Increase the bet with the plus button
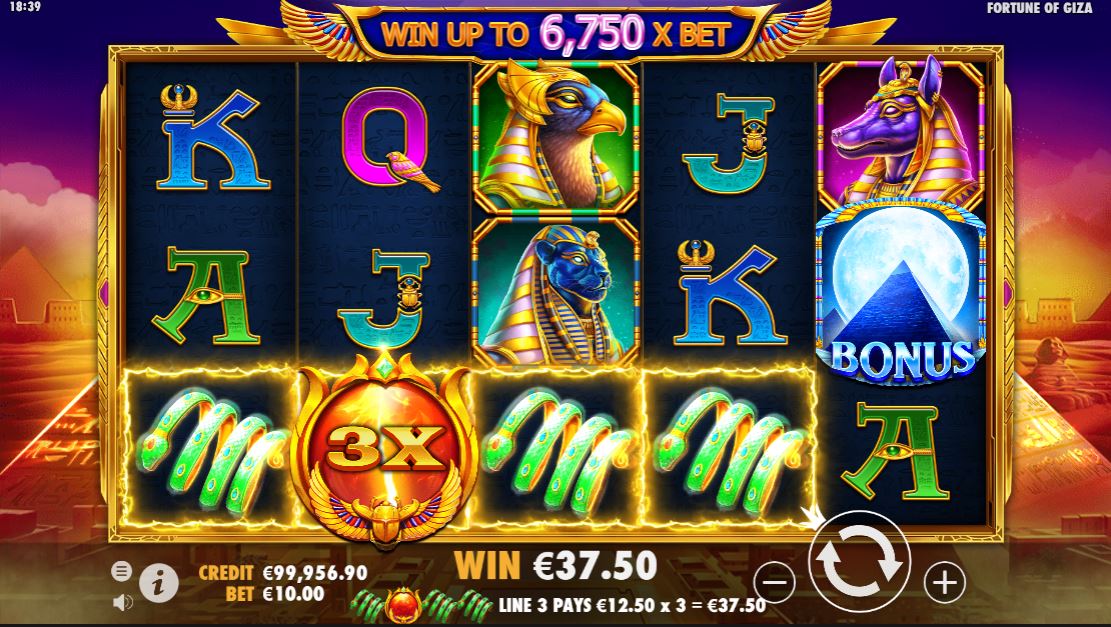The image size is (1111, 627). click(945, 580)
